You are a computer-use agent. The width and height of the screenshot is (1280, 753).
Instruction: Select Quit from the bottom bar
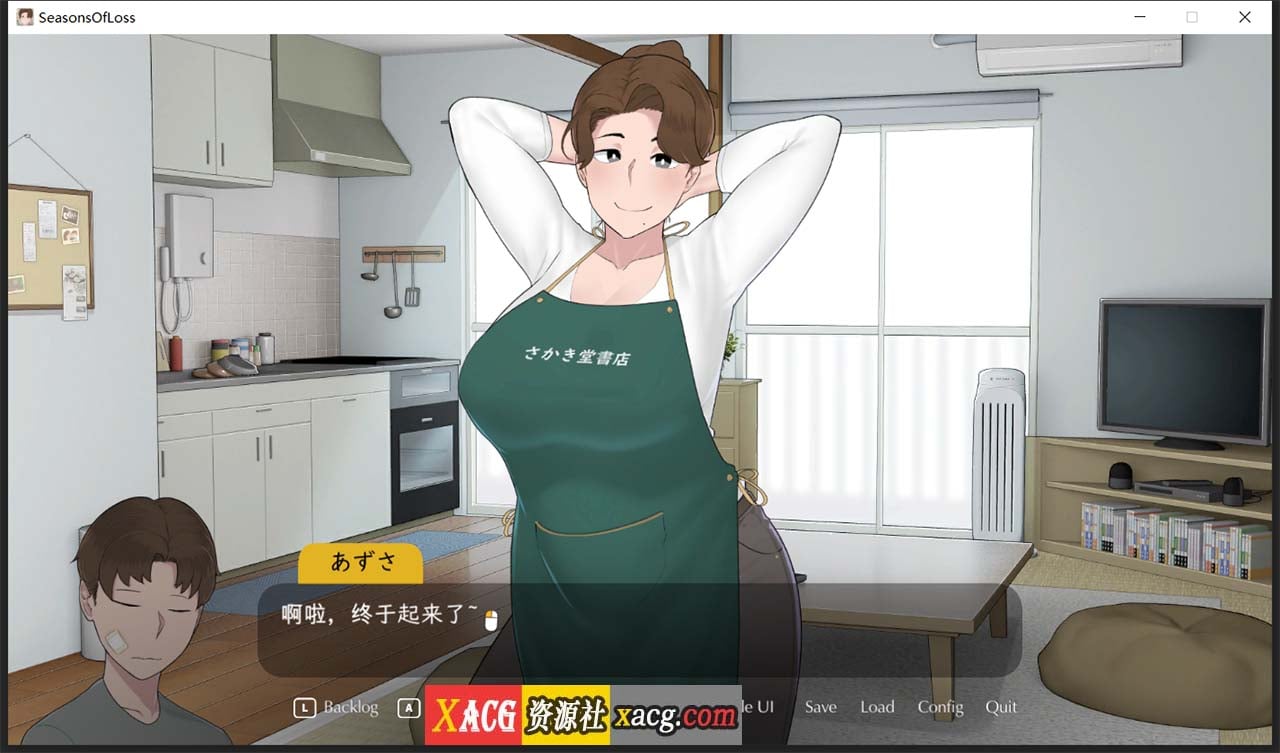click(x=1001, y=707)
